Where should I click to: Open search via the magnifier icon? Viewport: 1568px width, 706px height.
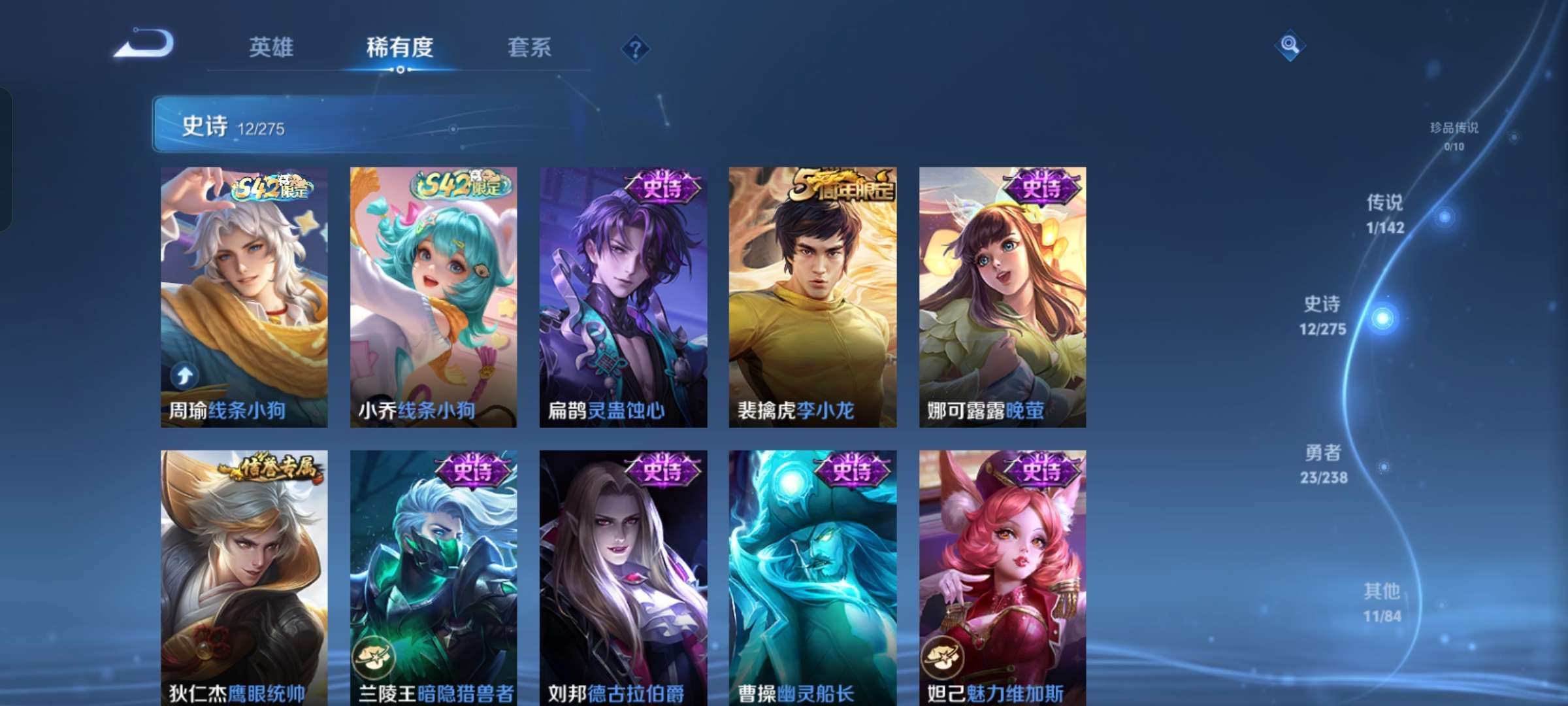point(1290,46)
